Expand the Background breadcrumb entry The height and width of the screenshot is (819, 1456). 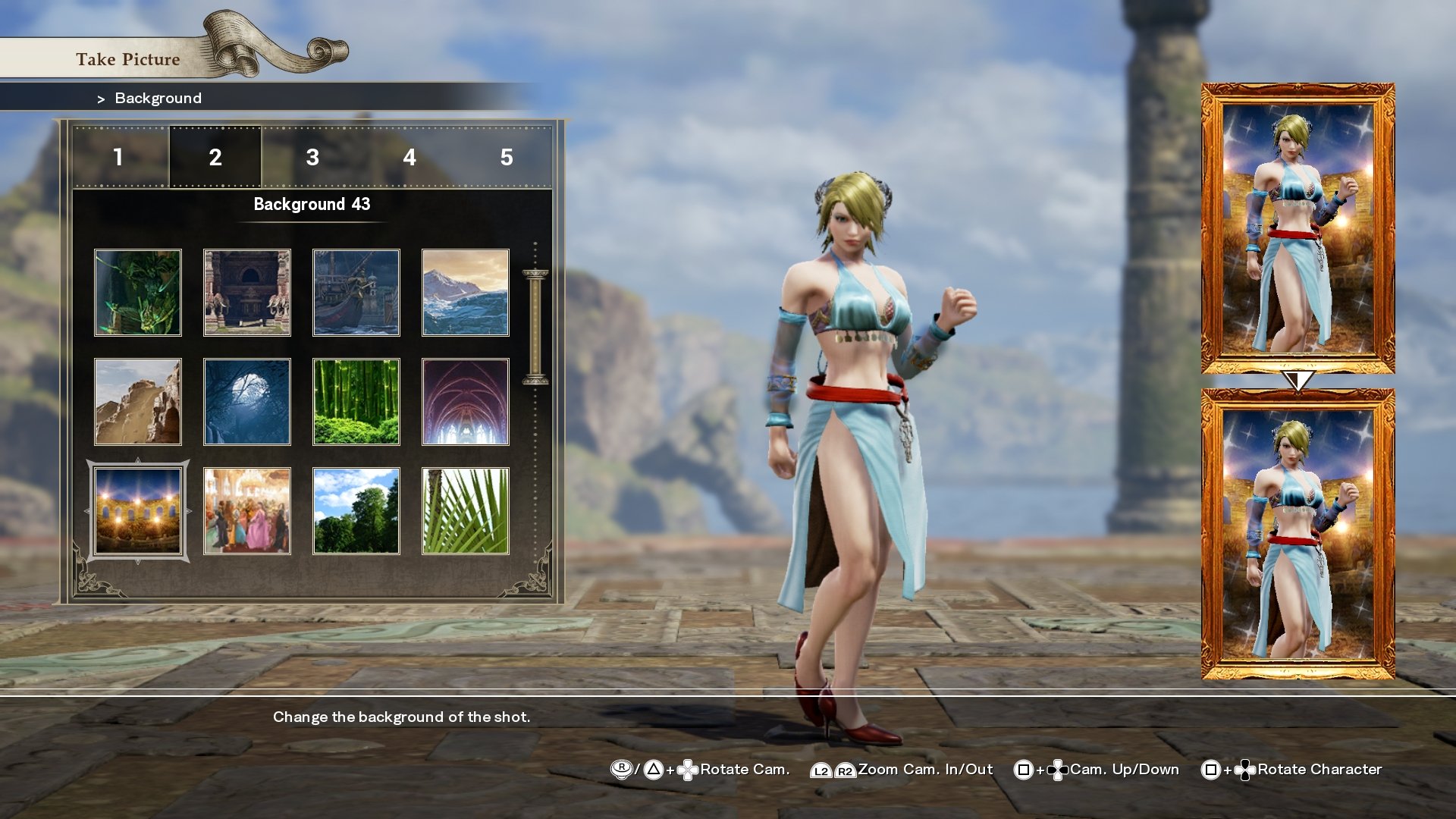[x=157, y=98]
